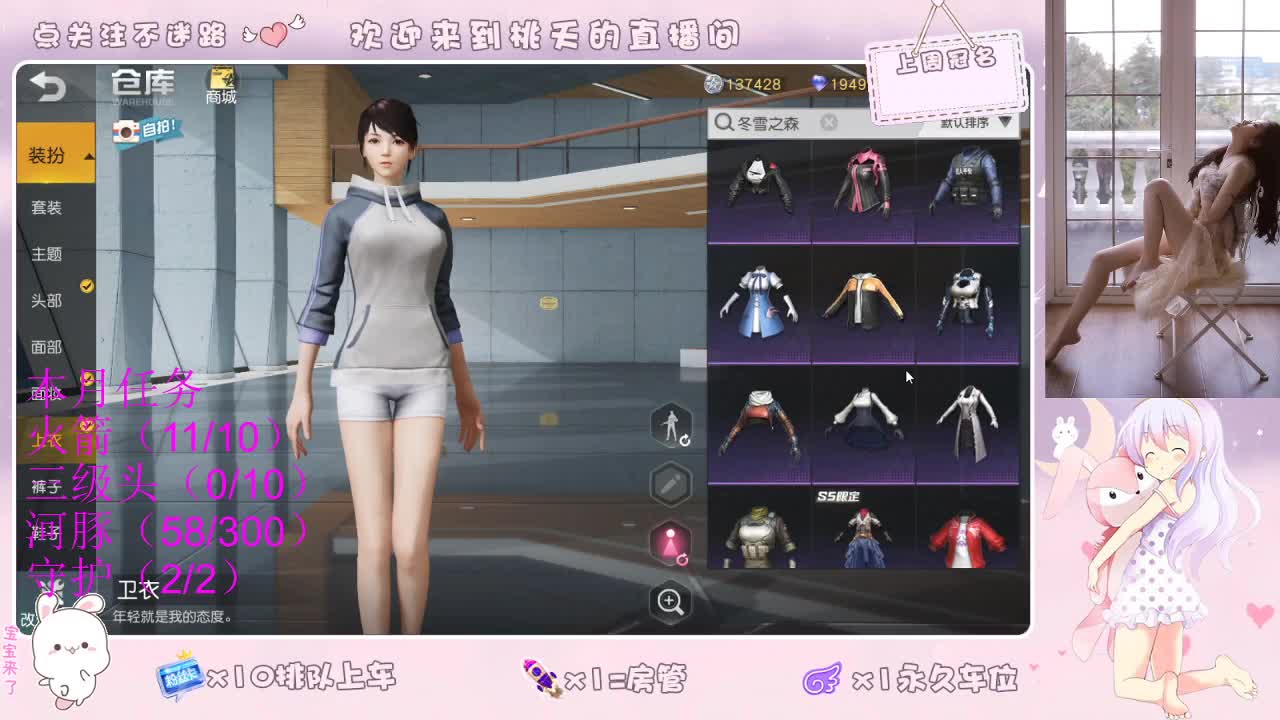Switch to the 套装 tab

(x=47, y=208)
